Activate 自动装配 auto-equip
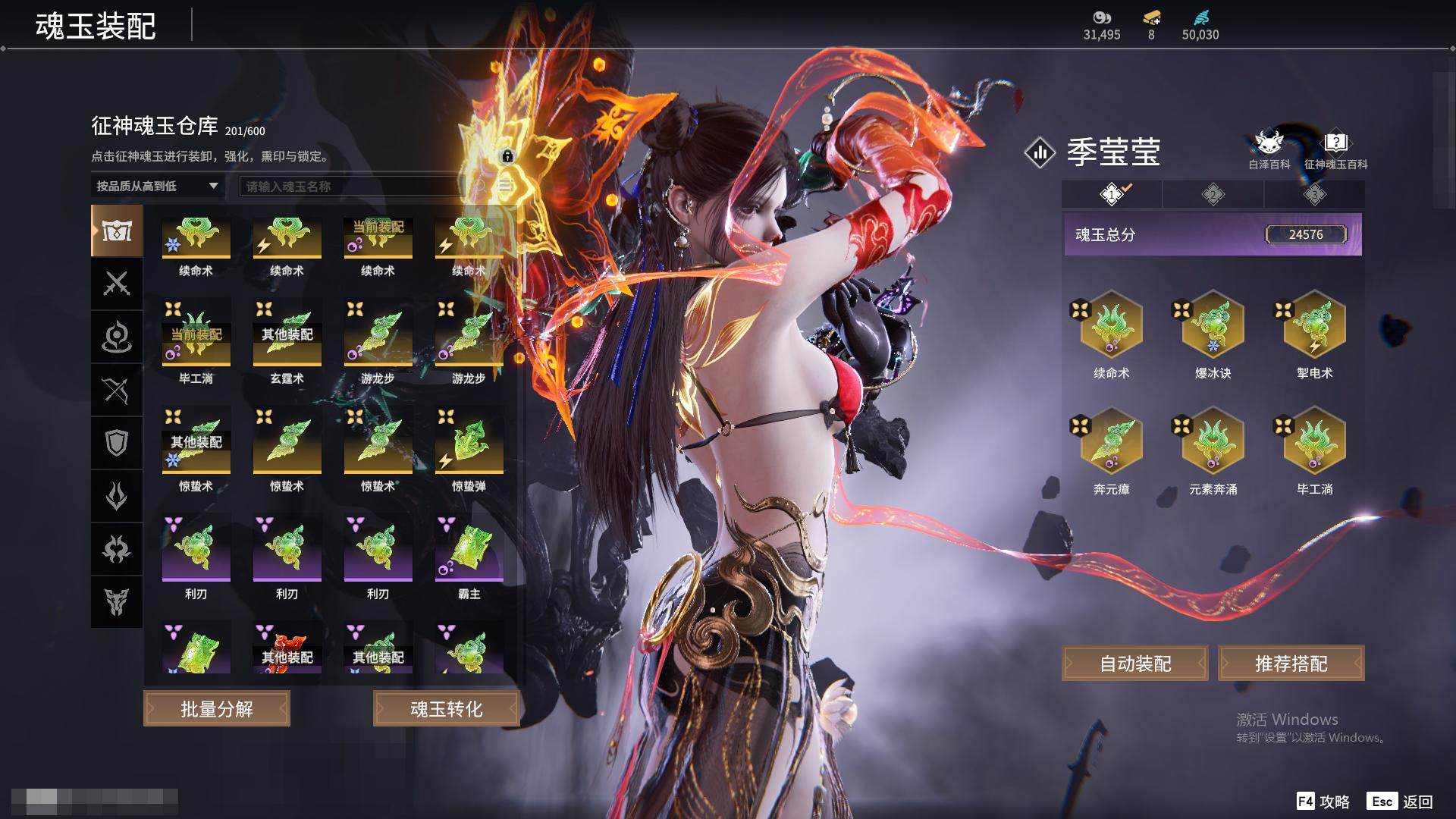 [x=1134, y=664]
